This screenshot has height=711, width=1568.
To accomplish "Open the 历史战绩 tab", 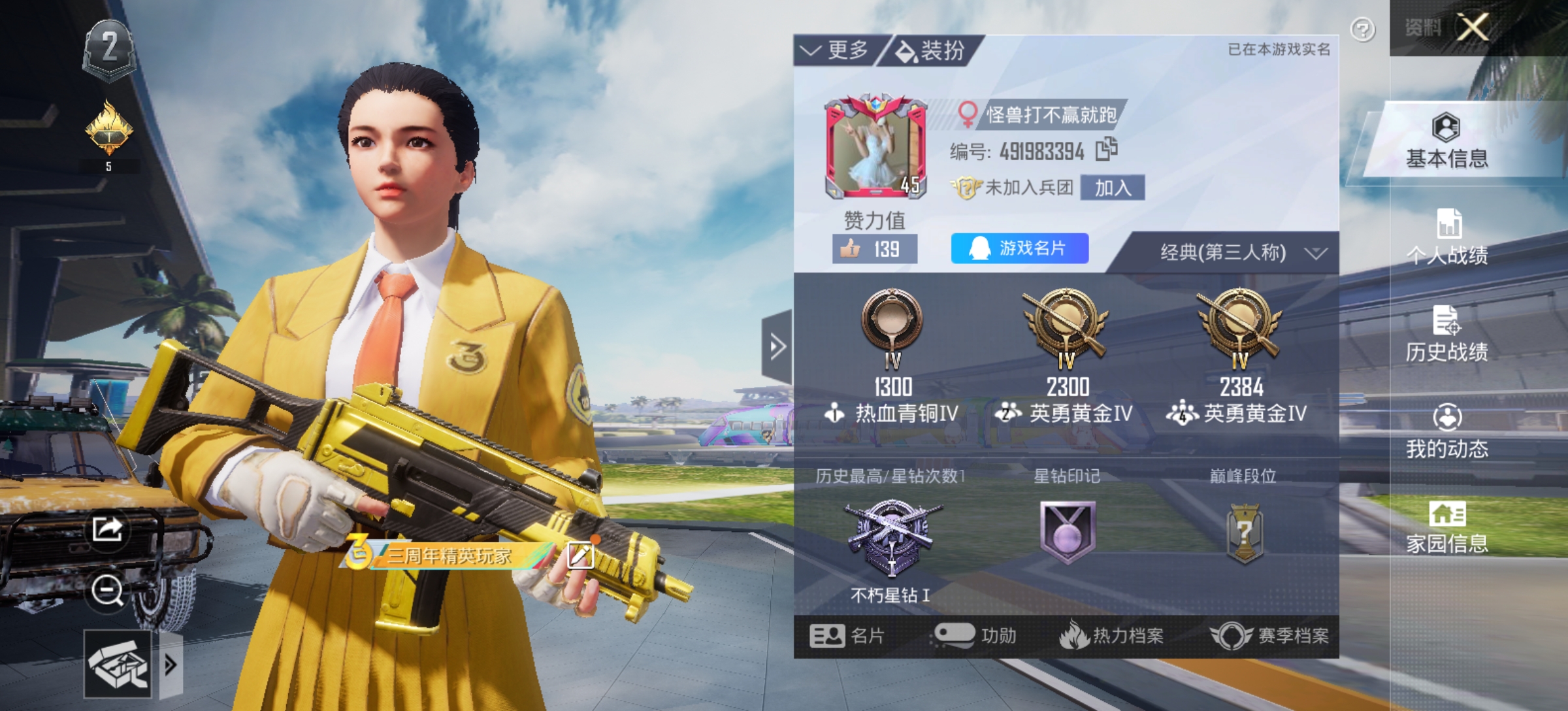I will point(1446,333).
